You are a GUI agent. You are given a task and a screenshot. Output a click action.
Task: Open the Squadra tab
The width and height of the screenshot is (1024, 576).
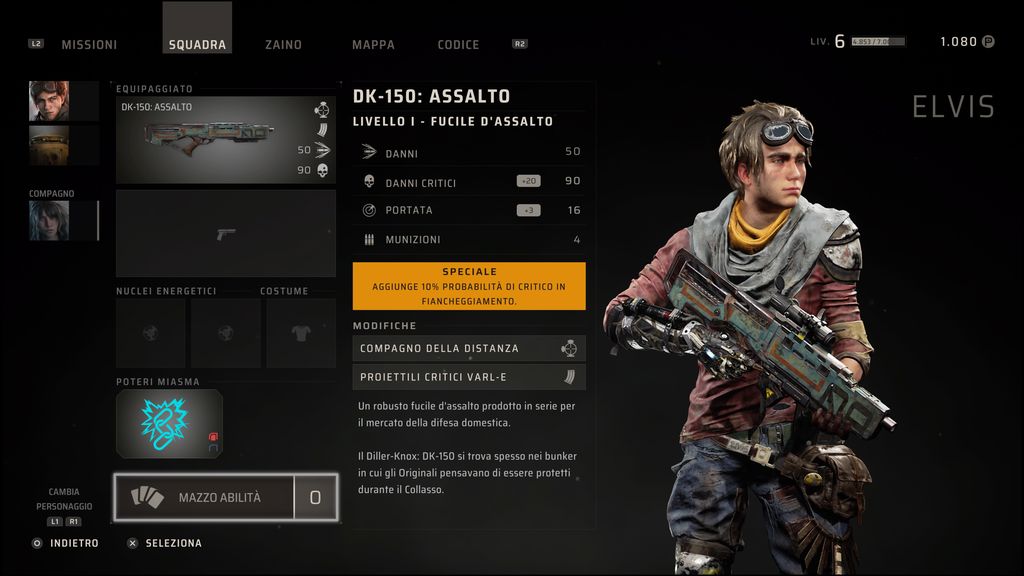tap(197, 45)
